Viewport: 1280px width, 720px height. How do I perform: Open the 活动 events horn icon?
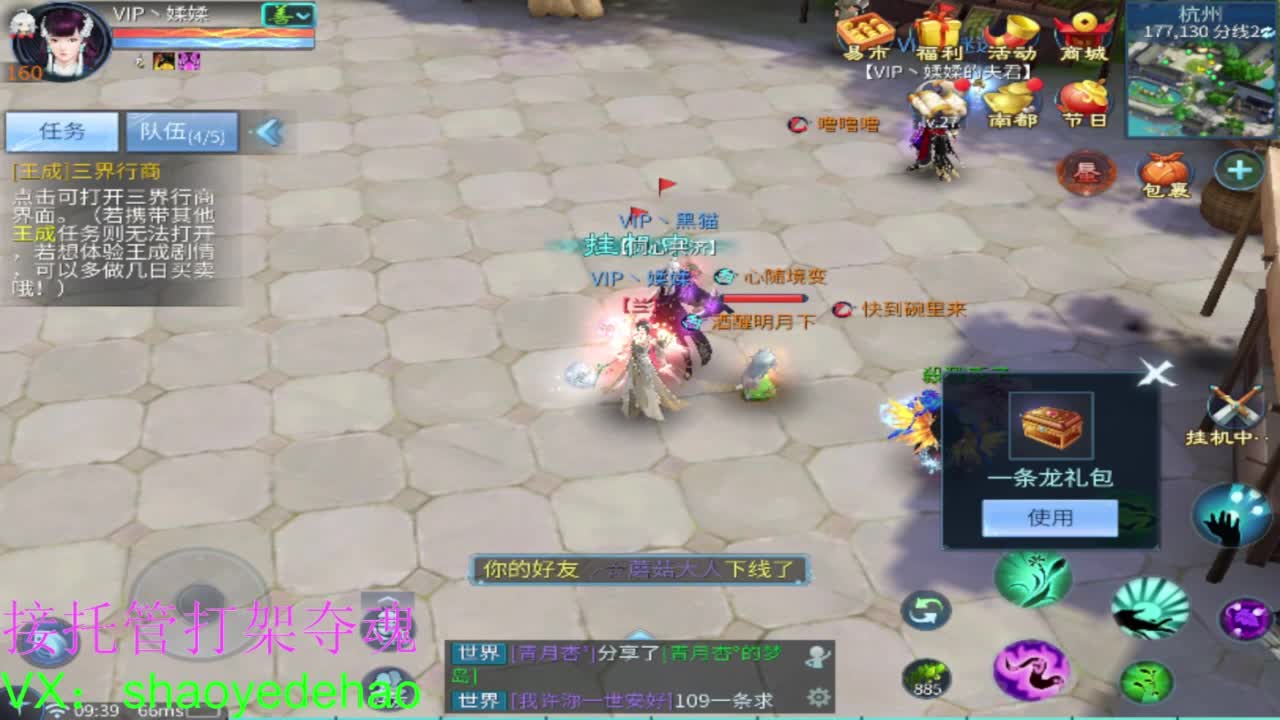click(1011, 29)
